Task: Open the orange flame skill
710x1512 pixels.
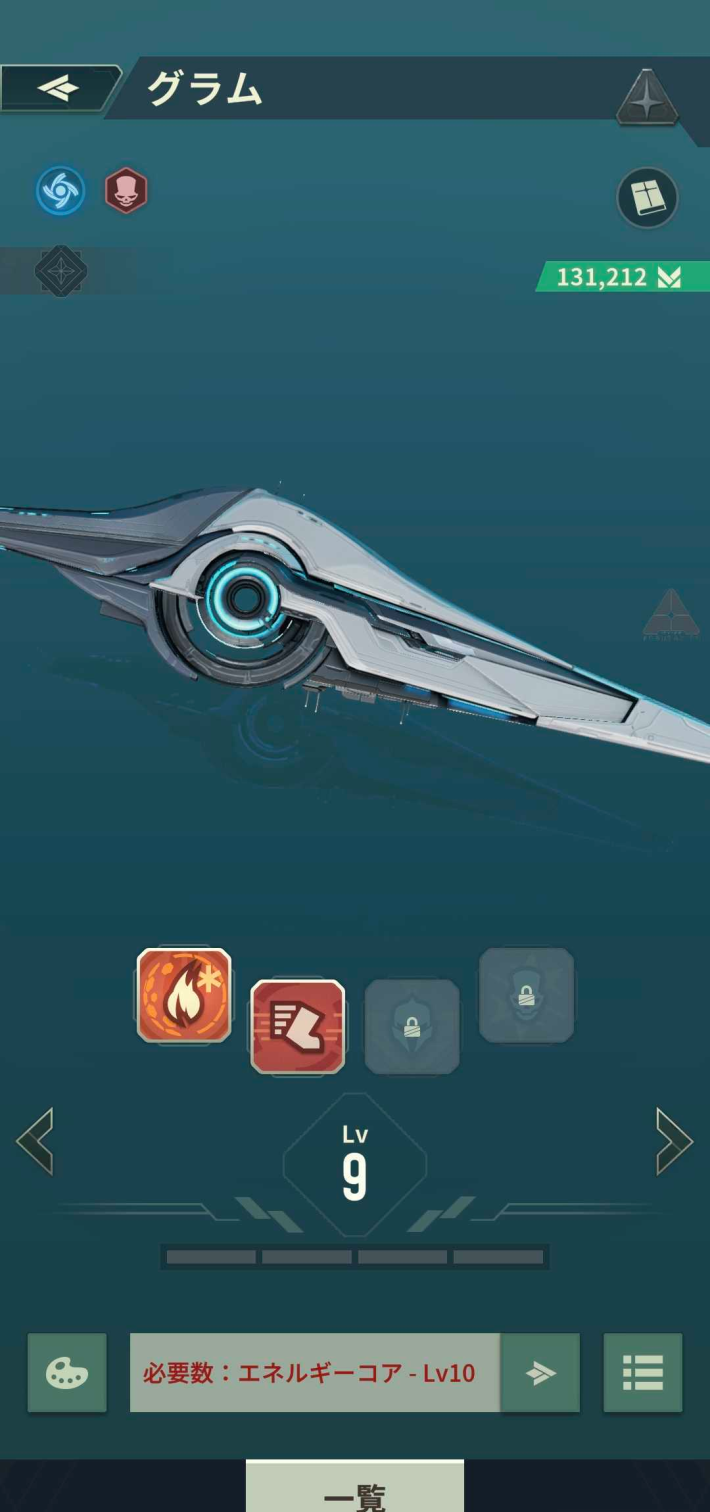Action: tap(184, 995)
